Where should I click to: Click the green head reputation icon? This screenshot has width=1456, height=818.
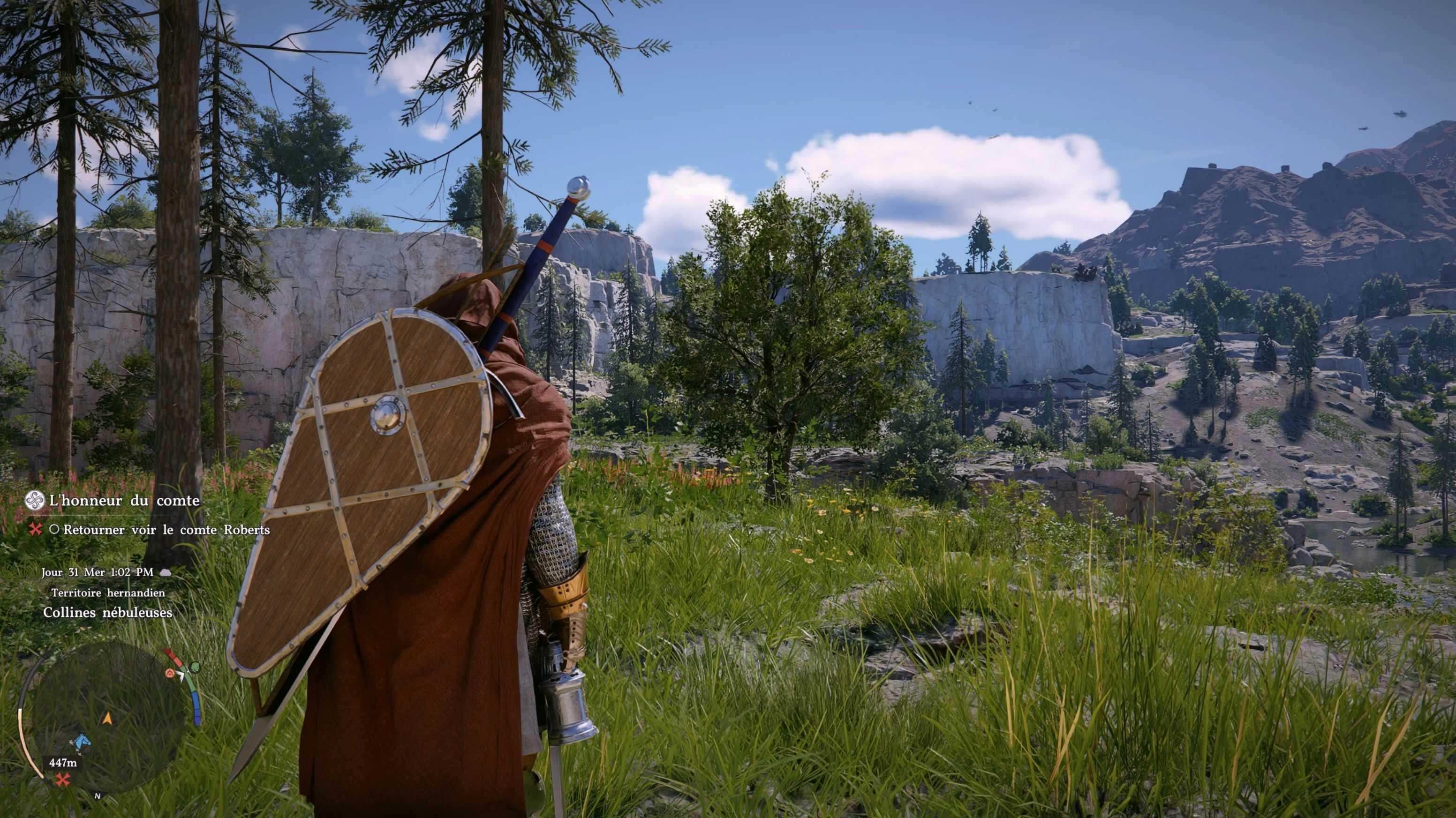[195, 668]
